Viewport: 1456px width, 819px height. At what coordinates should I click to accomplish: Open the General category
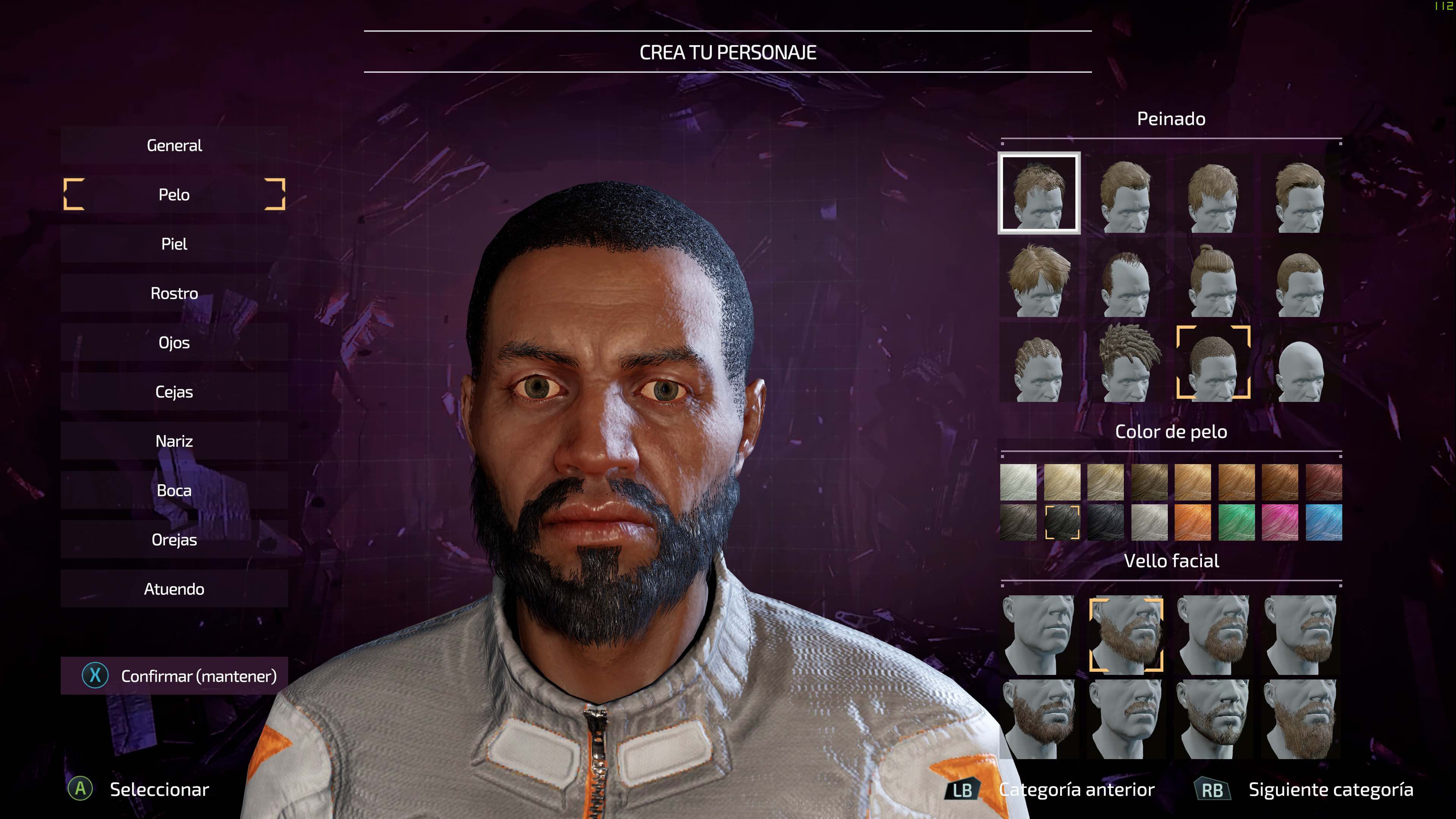coord(174,145)
